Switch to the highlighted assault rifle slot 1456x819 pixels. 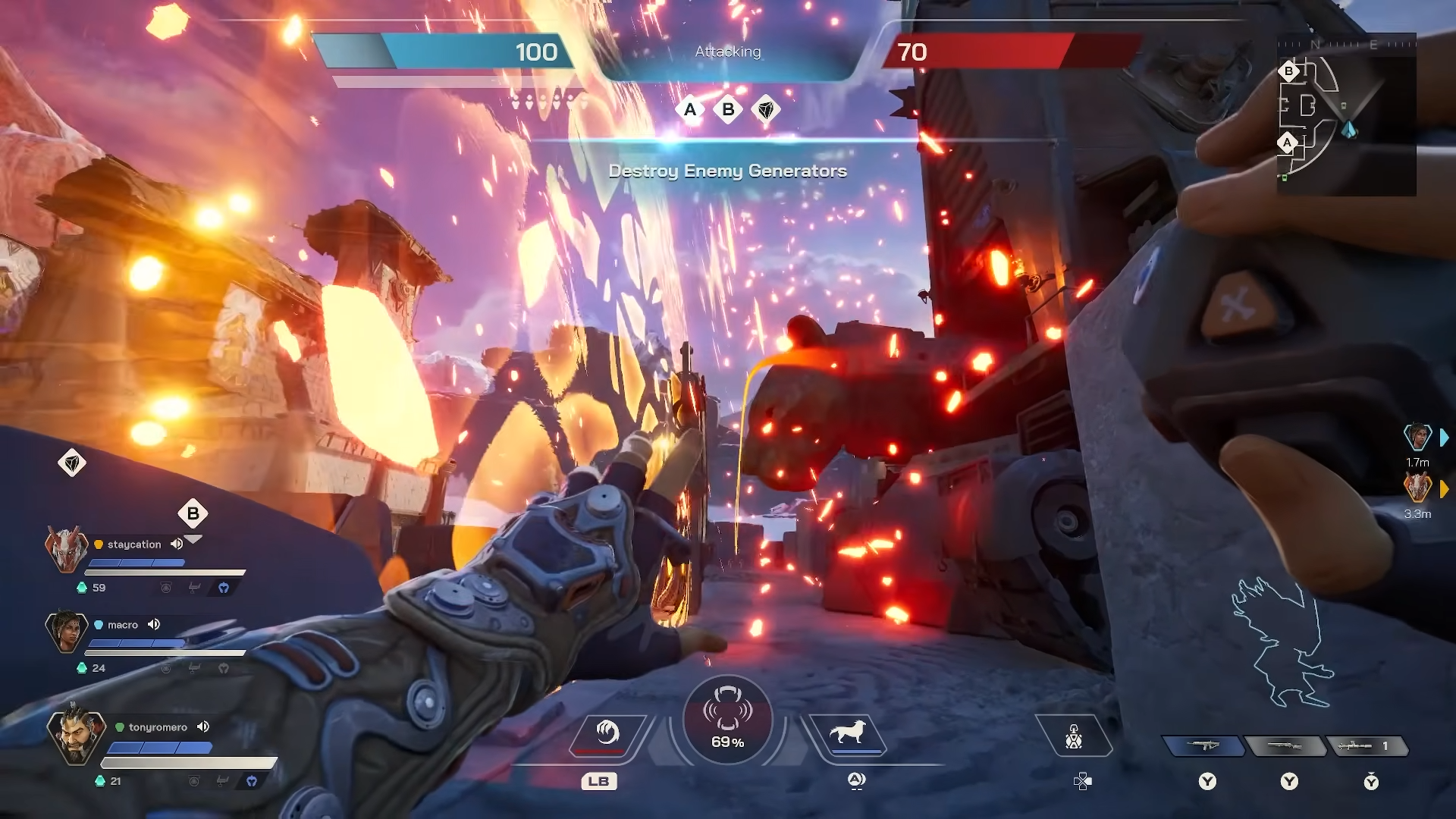[x=1204, y=746]
